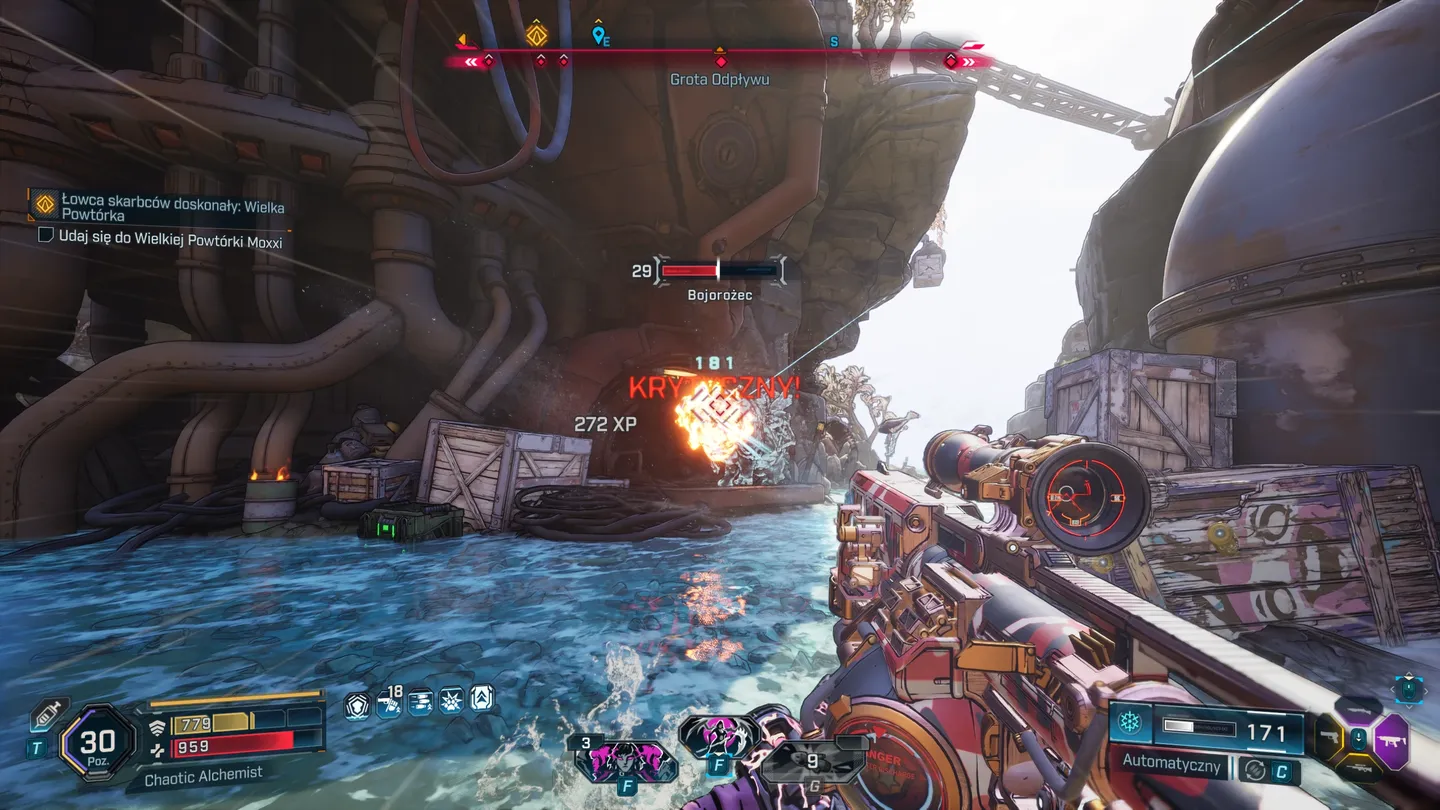The width and height of the screenshot is (1440, 810).
Task: Click the reload circular-arrows icon beside C
Action: 1256,770
